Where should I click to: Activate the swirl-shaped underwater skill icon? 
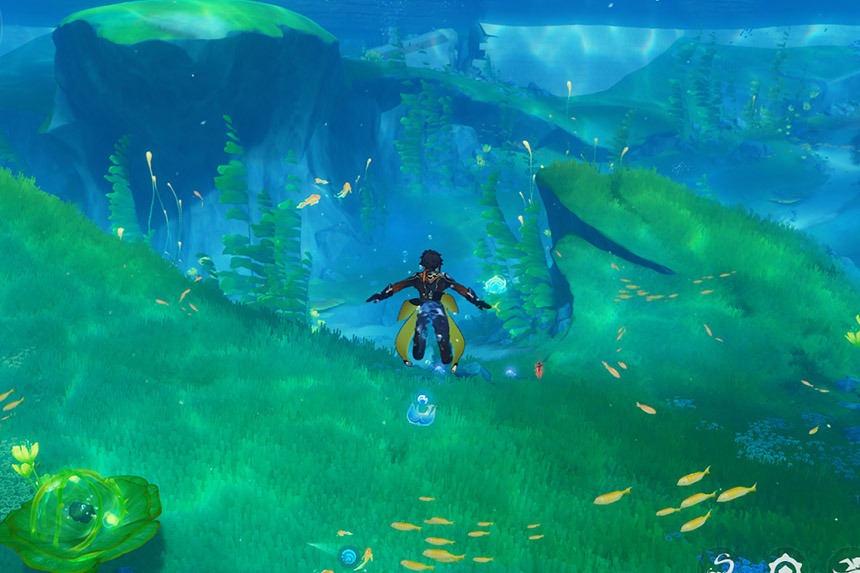point(722,564)
